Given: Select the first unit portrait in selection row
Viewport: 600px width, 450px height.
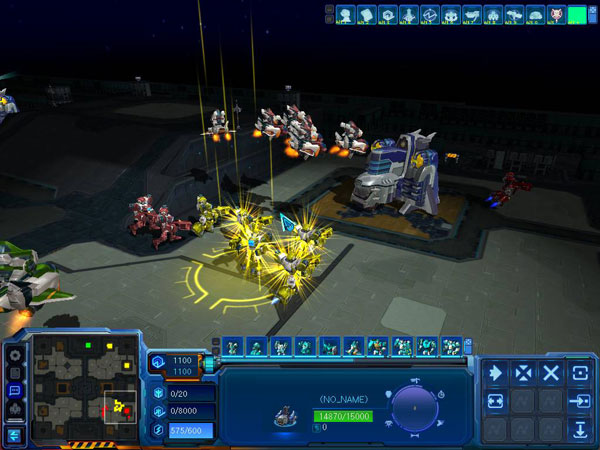Looking at the screenshot, I should [233, 346].
